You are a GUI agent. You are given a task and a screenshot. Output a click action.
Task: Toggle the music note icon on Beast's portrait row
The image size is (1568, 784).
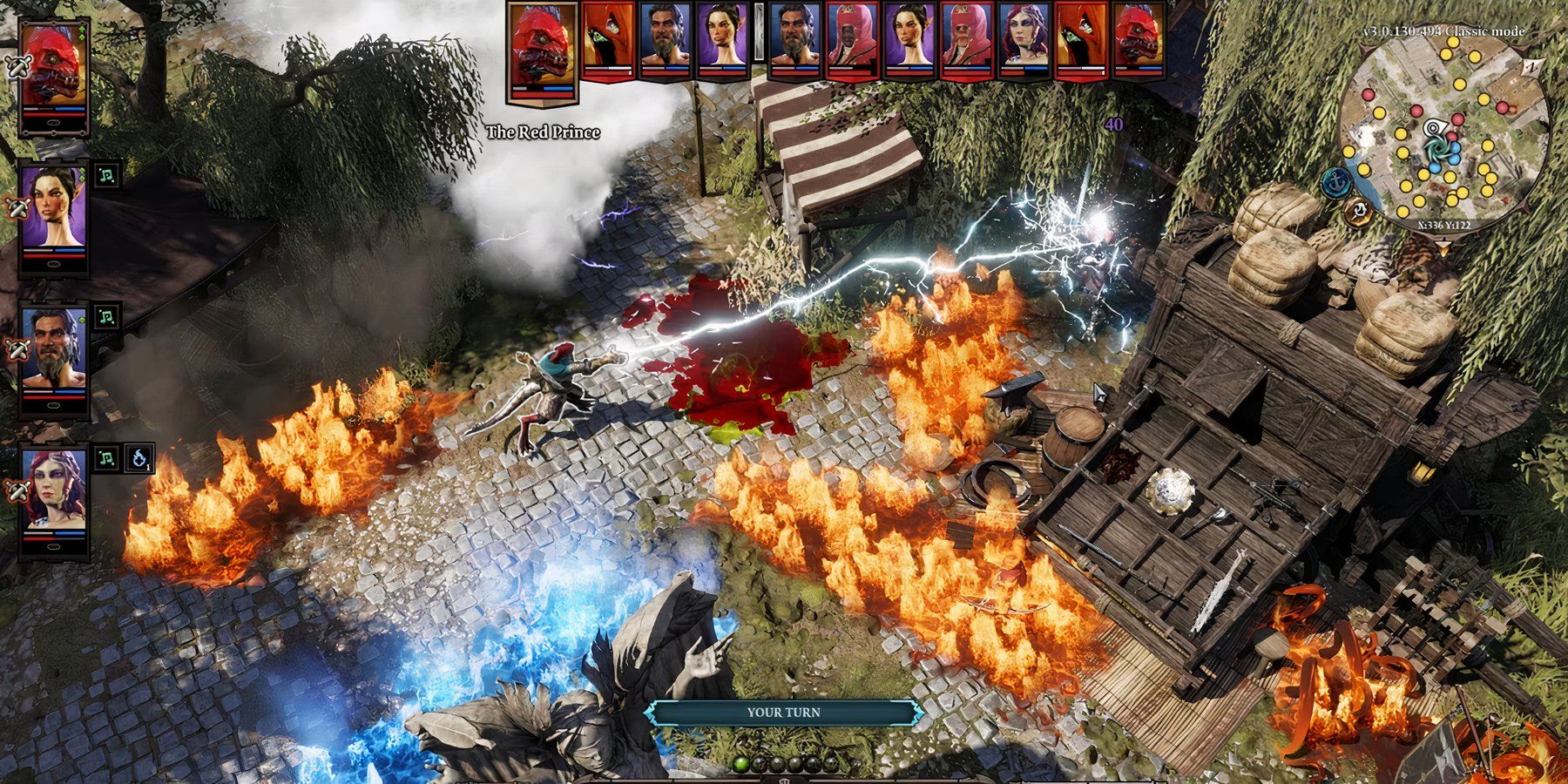click(x=105, y=315)
